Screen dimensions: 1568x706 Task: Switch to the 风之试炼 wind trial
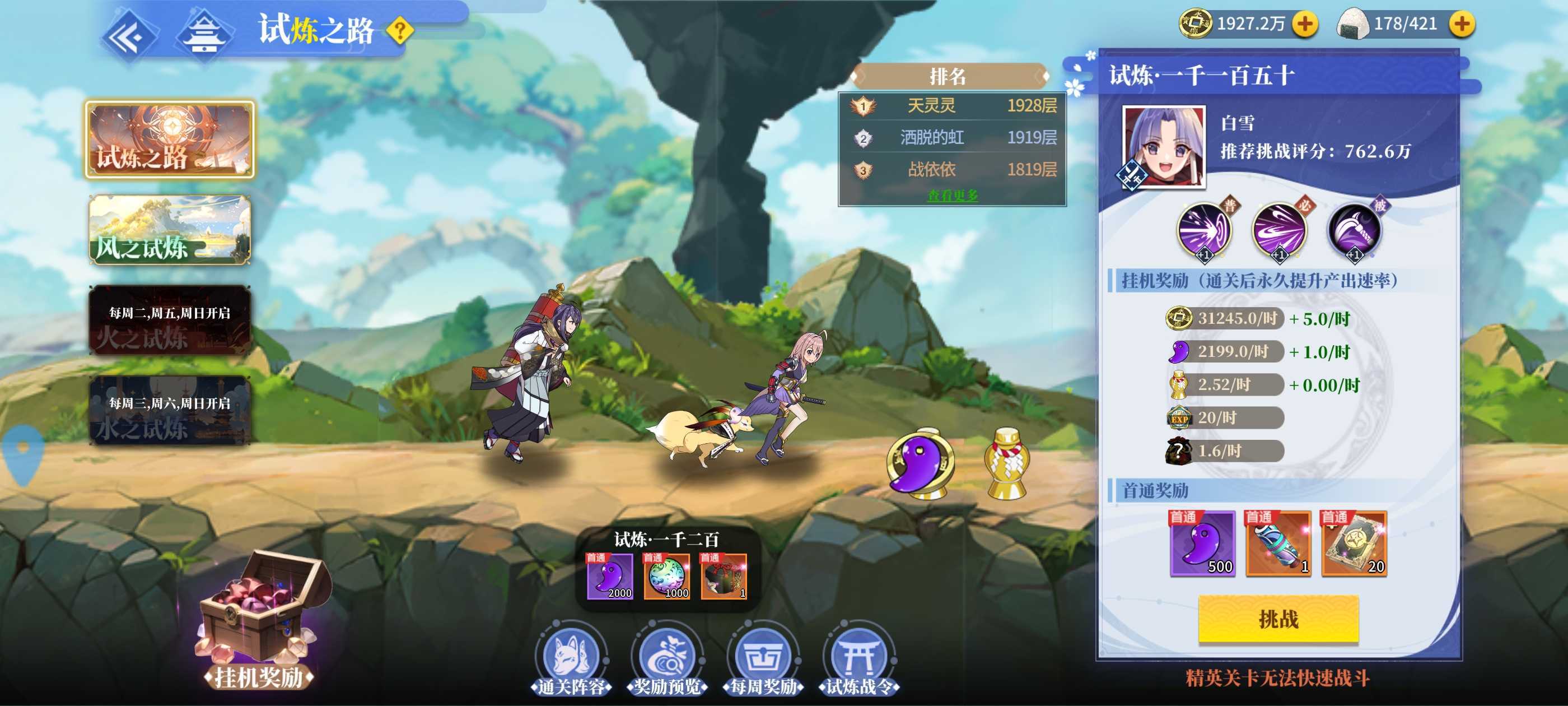[170, 230]
